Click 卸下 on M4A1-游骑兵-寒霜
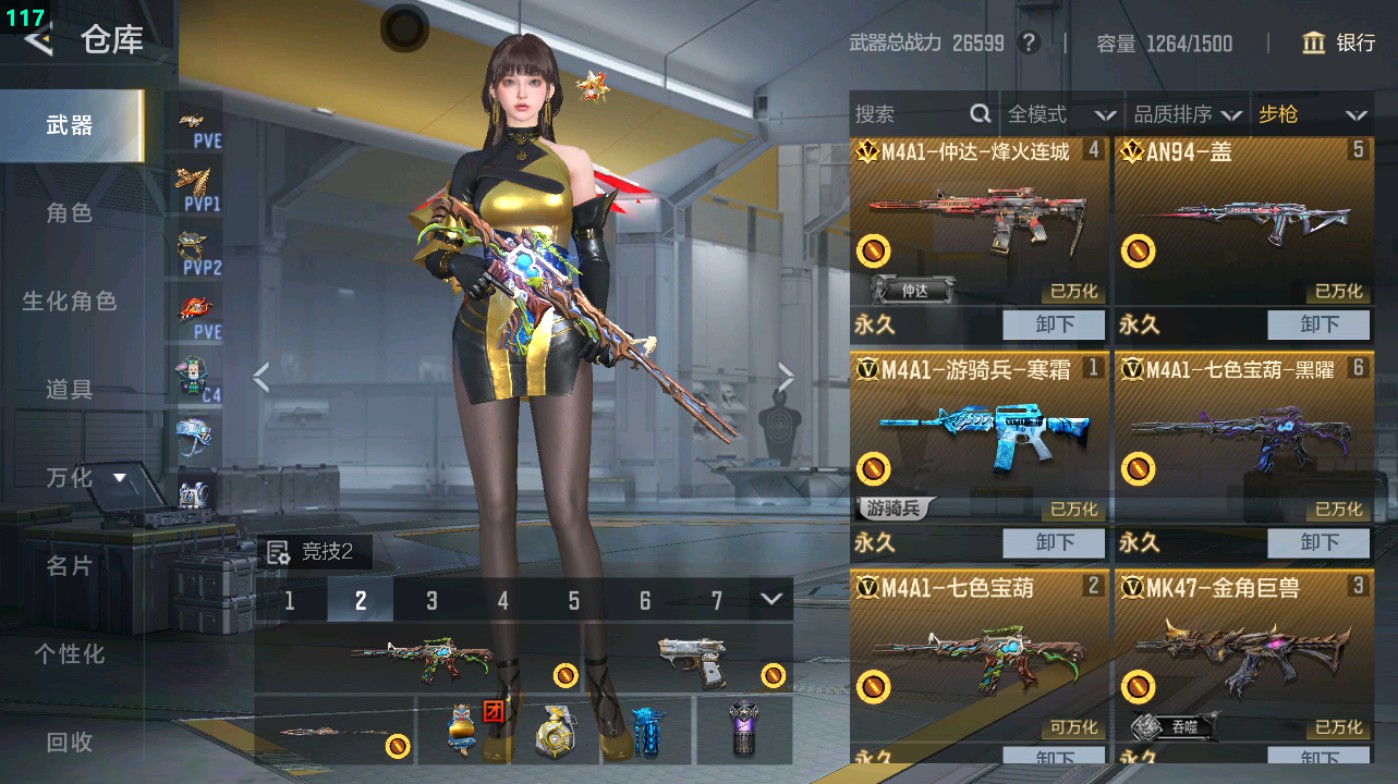 (1055, 543)
